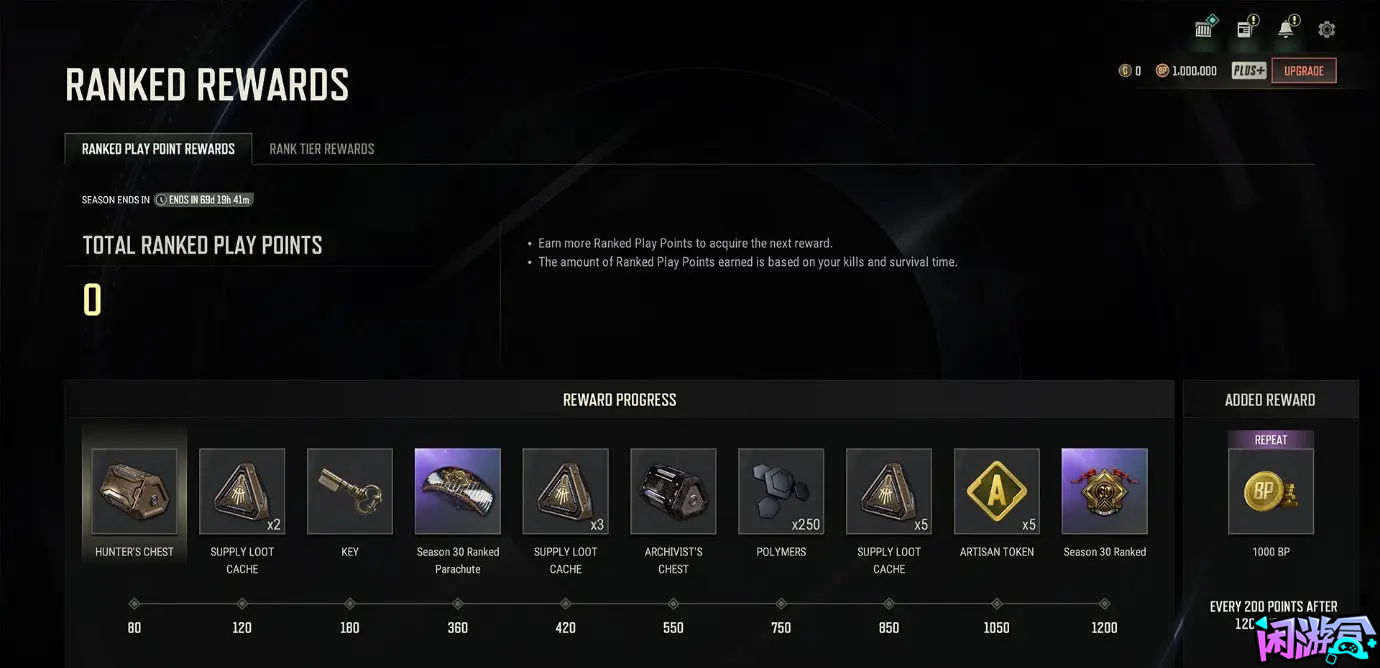This screenshot has height=668, width=1380.
Task: View the Season 30 Ranked Parachute reward
Action: [x=458, y=491]
